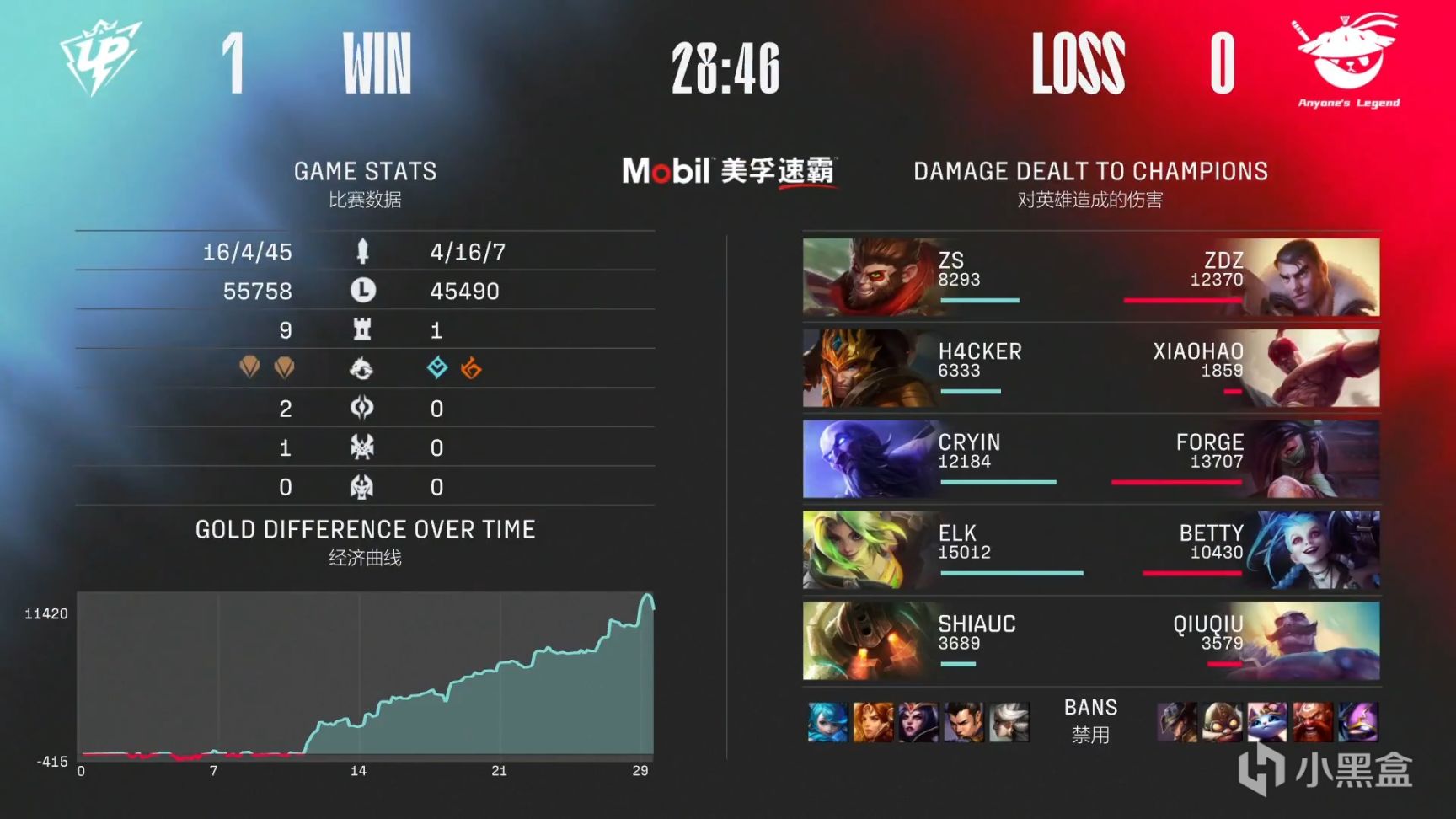Select the Up team logo
1456x819 pixels.
point(101,57)
